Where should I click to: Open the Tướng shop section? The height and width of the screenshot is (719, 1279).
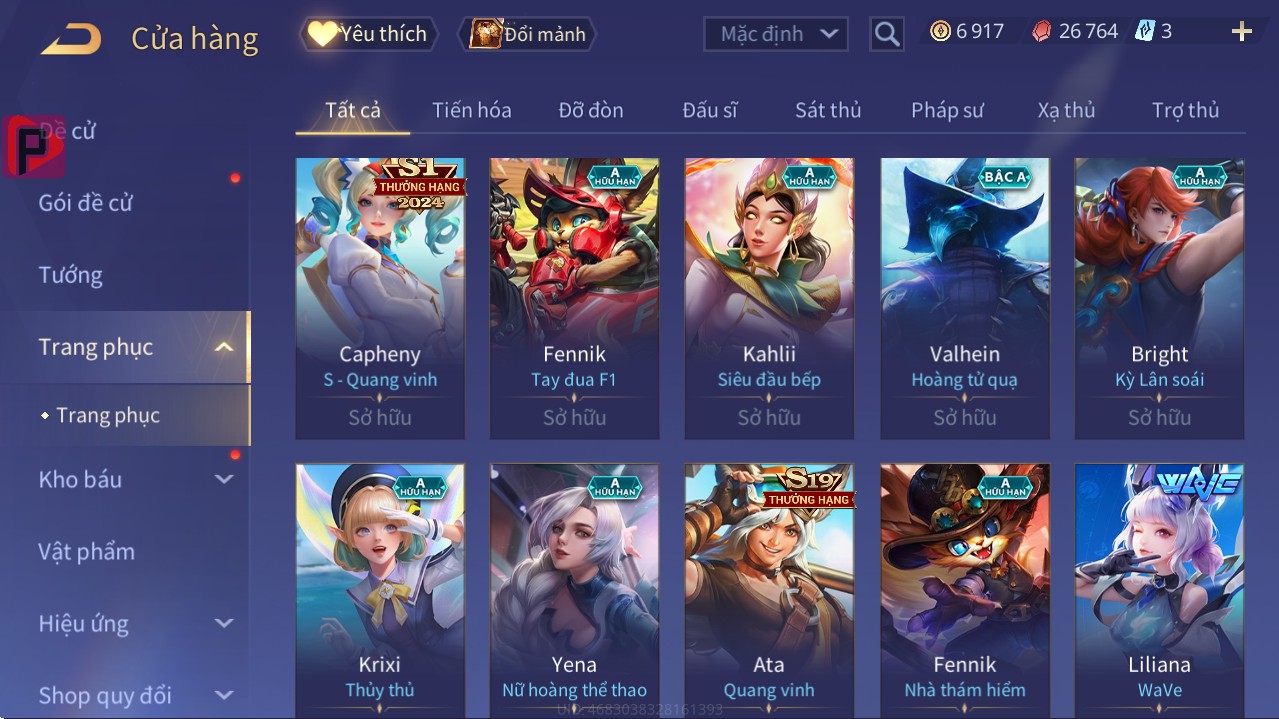[71, 275]
